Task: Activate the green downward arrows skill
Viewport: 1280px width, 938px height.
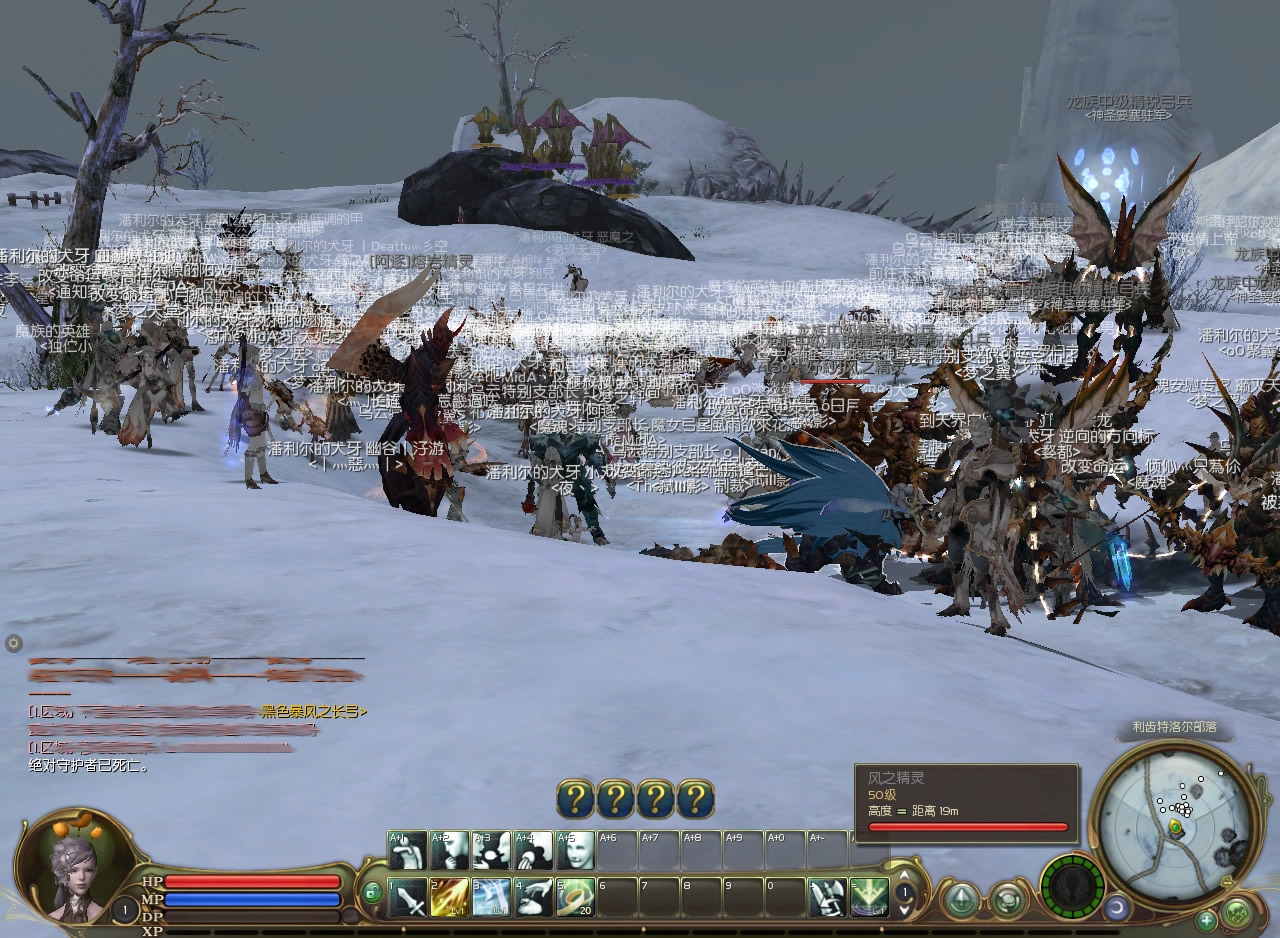Action: [x=869, y=898]
